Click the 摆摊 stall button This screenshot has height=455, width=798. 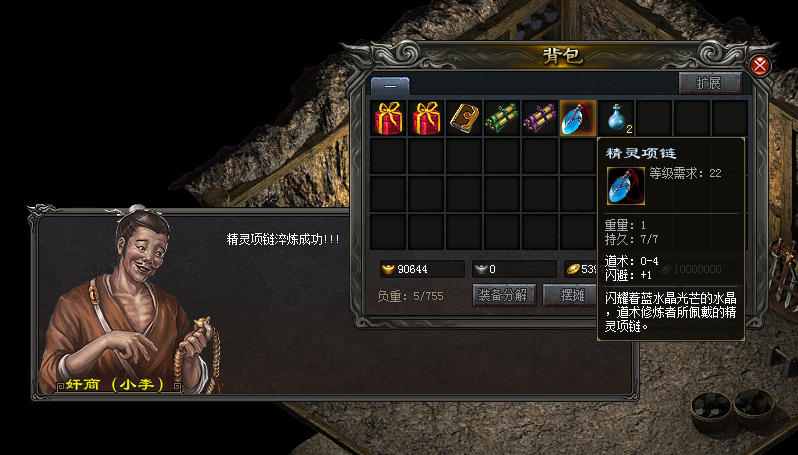tap(568, 295)
